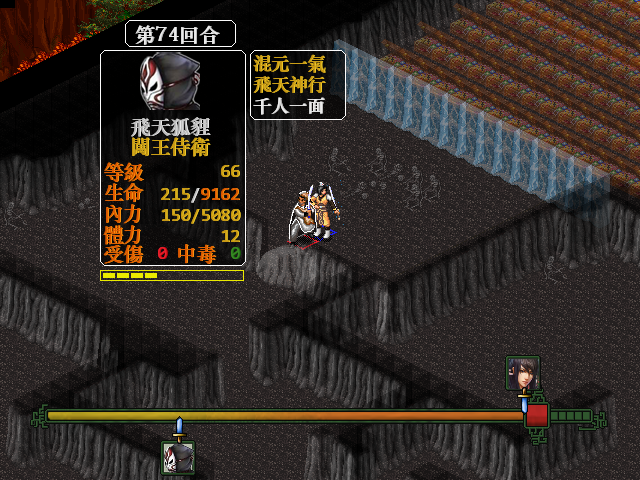Choose the 飛天神行 skill entry
This screenshot has height=480, width=640.
click(289, 85)
